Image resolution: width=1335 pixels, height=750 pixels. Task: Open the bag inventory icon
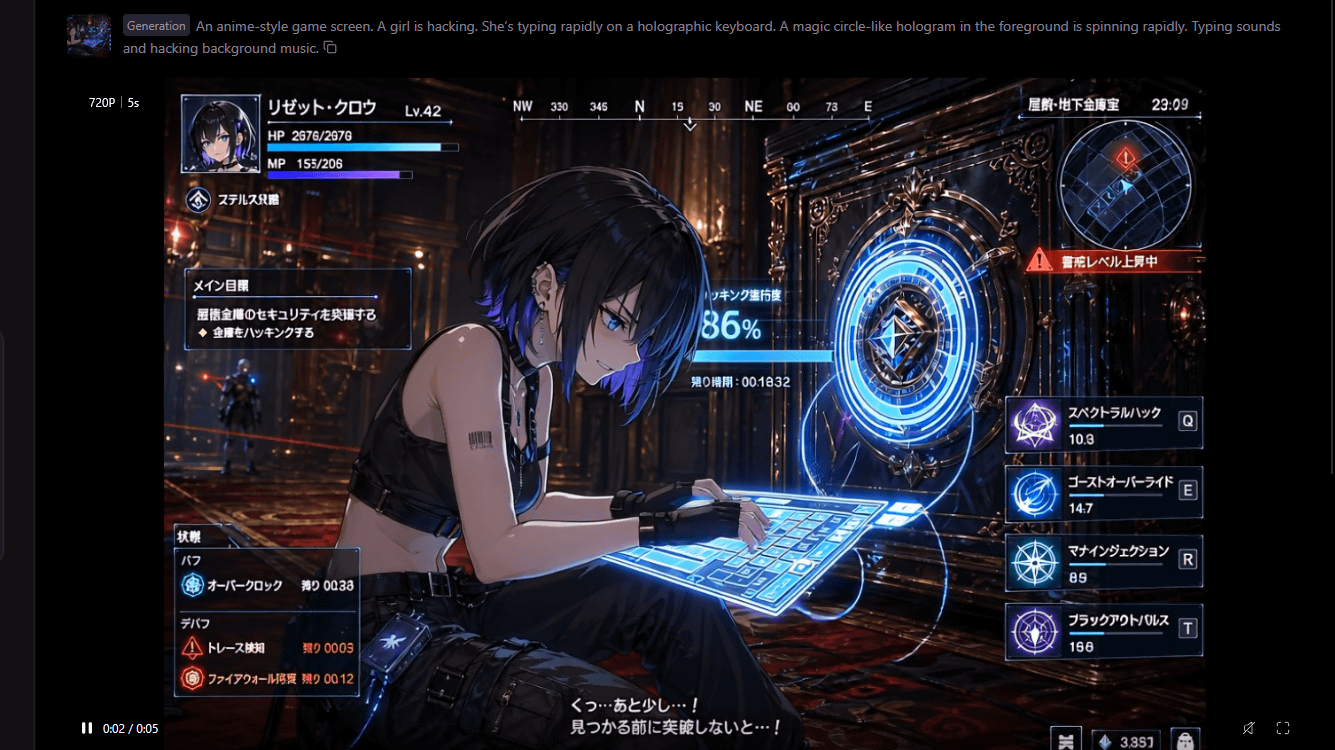[1184, 741]
